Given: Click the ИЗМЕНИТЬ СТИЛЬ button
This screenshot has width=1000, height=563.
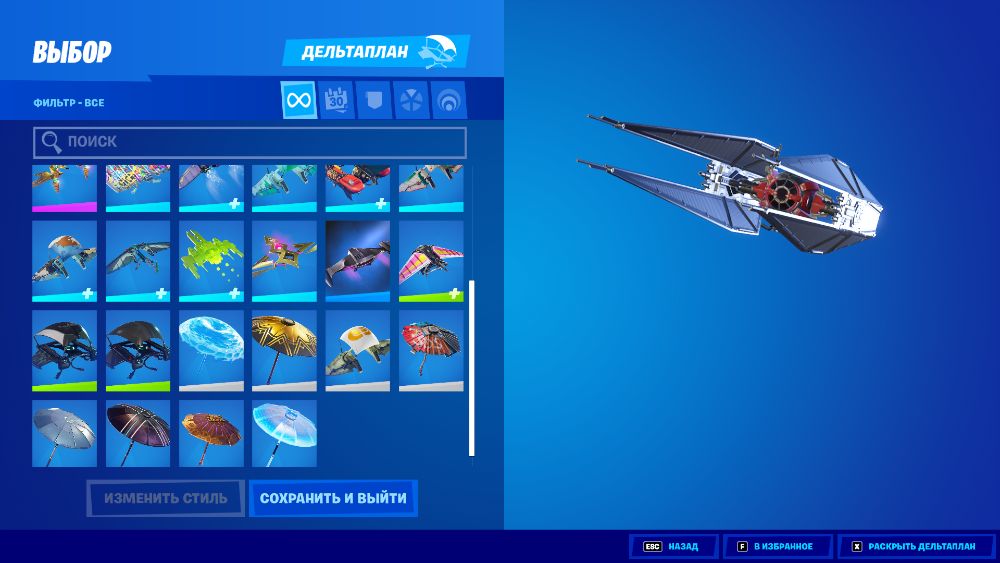Looking at the screenshot, I should (166, 498).
